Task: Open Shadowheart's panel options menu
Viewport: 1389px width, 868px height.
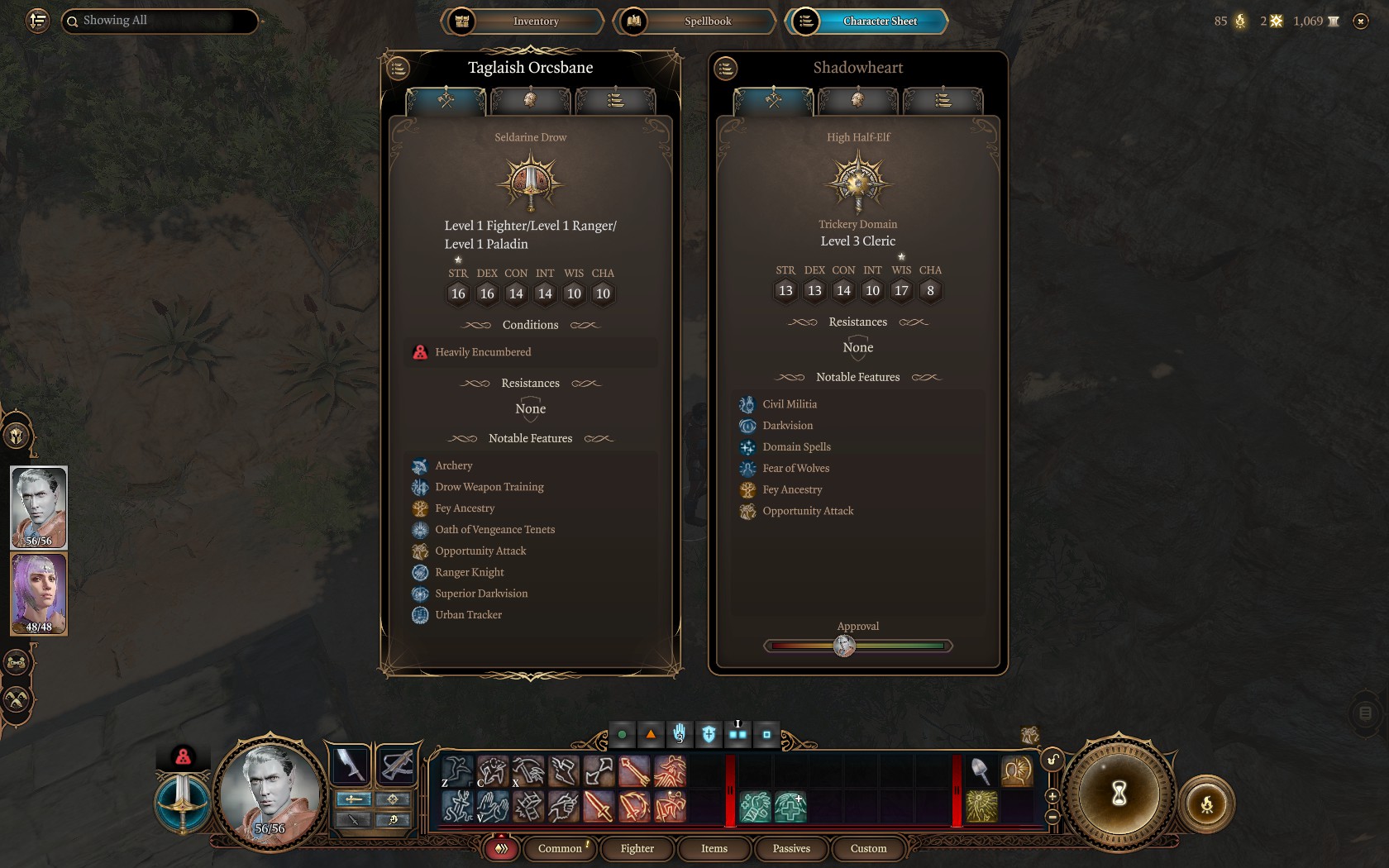Action: [726, 69]
